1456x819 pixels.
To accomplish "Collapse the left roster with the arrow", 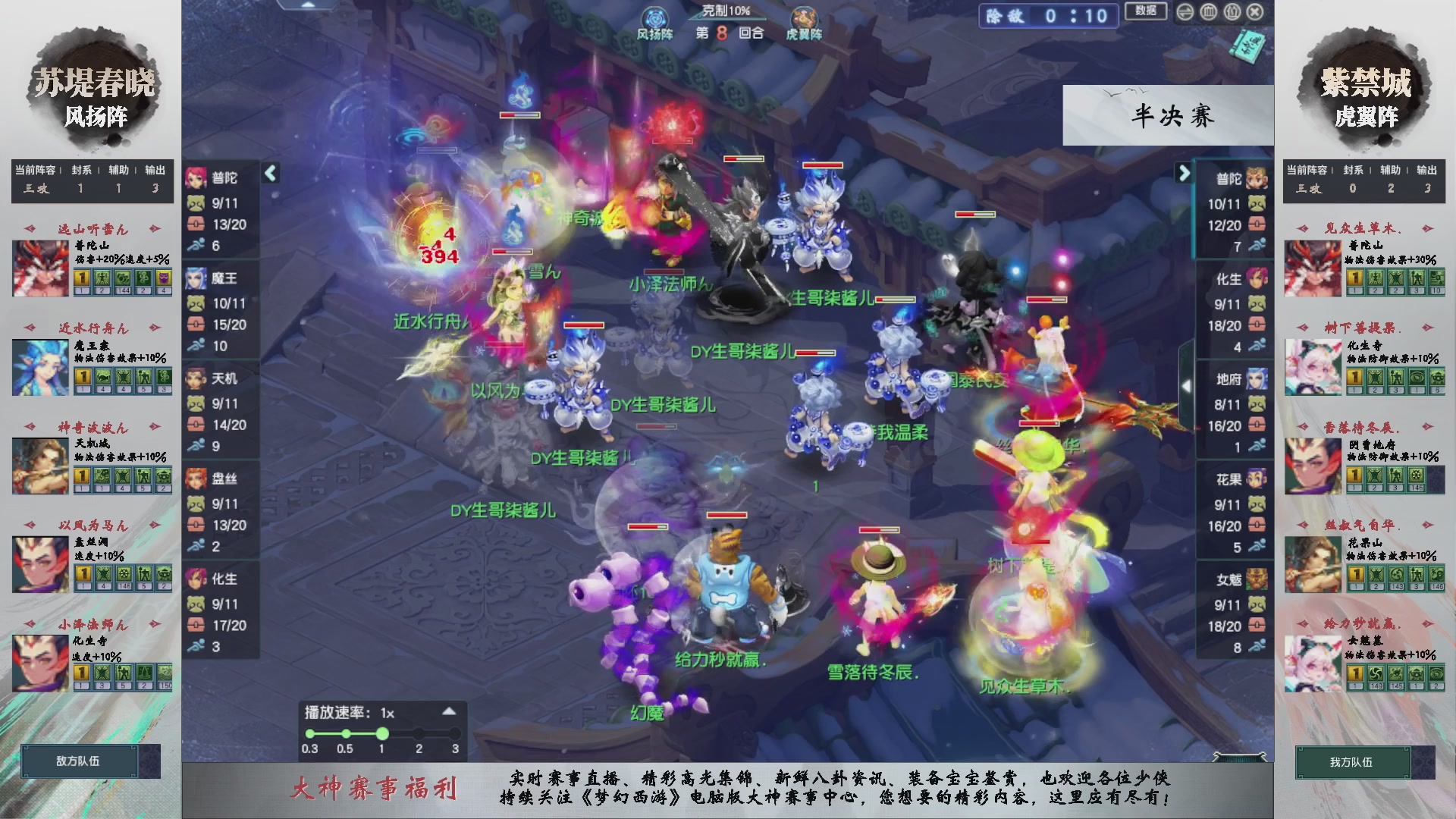I will (x=270, y=174).
